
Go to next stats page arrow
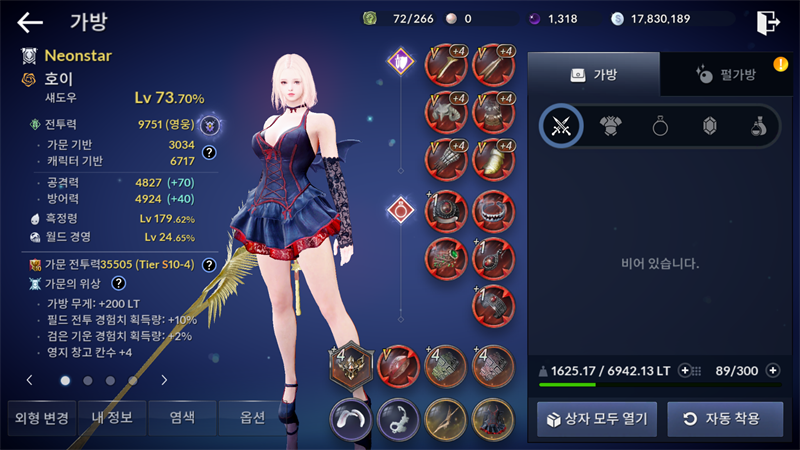[x=164, y=380]
